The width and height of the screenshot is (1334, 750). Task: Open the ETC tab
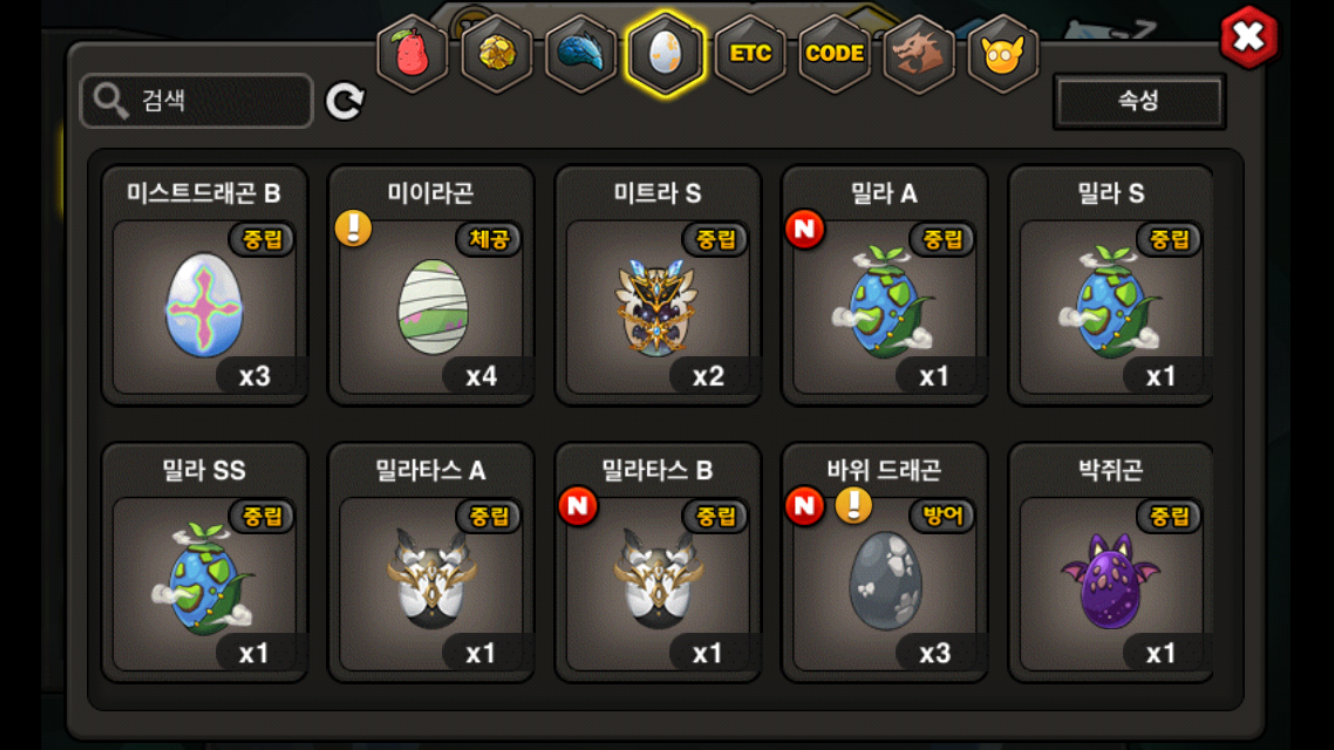(x=750, y=54)
